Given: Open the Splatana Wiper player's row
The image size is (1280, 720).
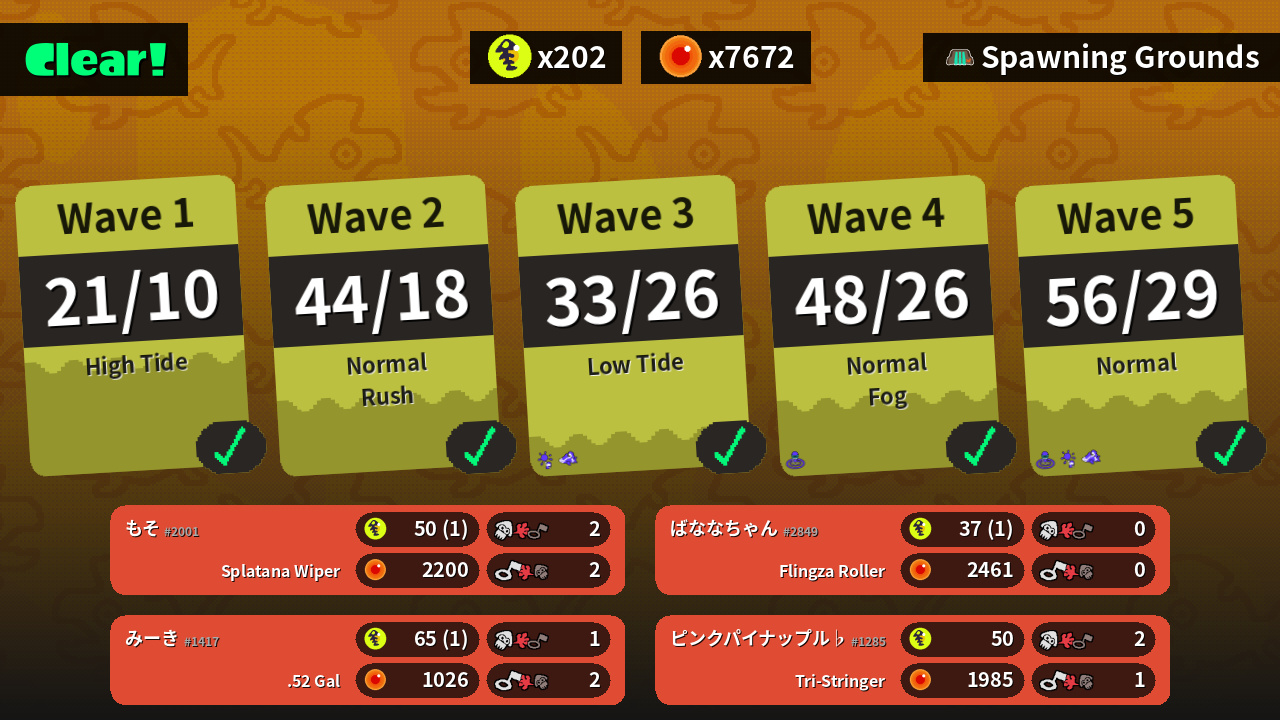Looking at the screenshot, I should point(367,550).
